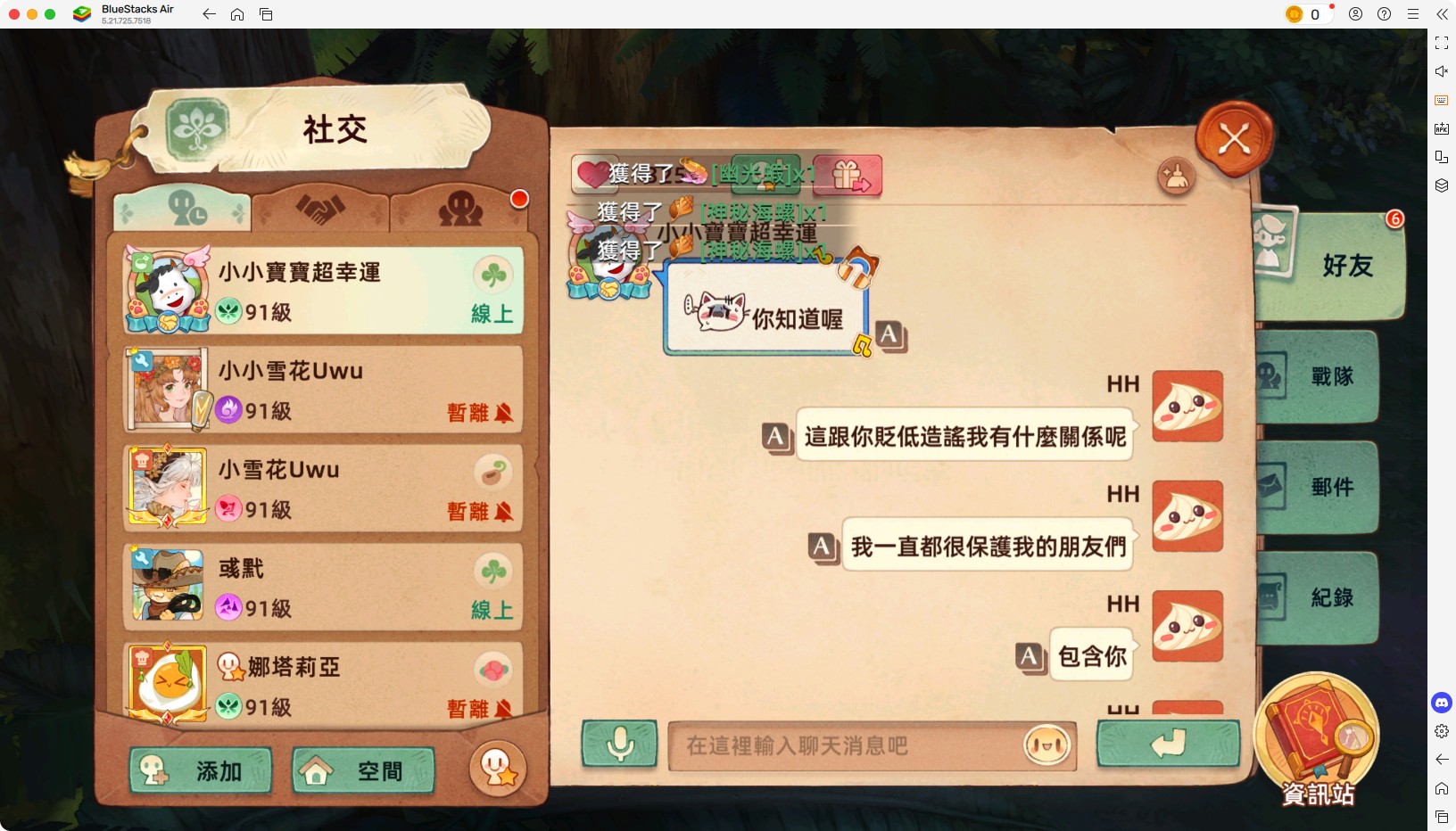Send the message with the return arrow button
1456x831 pixels.
[1167, 745]
